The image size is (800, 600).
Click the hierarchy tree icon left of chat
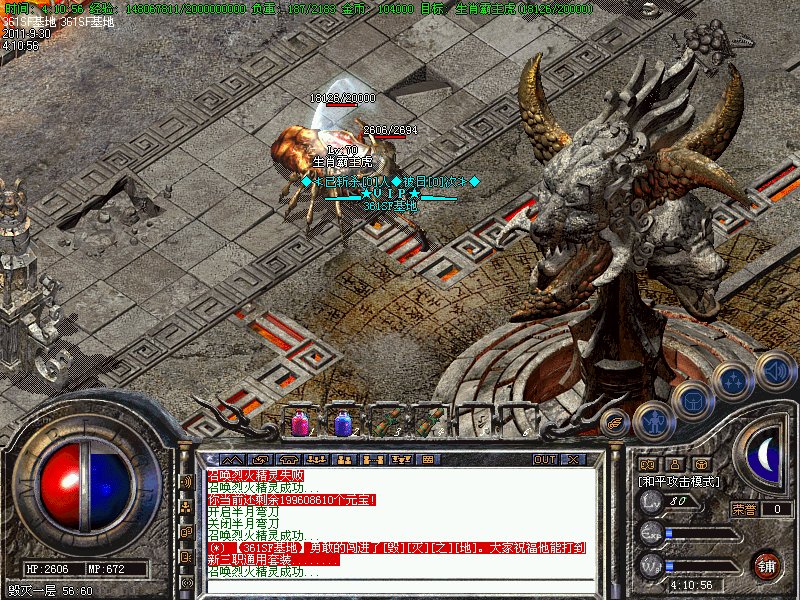(186, 506)
